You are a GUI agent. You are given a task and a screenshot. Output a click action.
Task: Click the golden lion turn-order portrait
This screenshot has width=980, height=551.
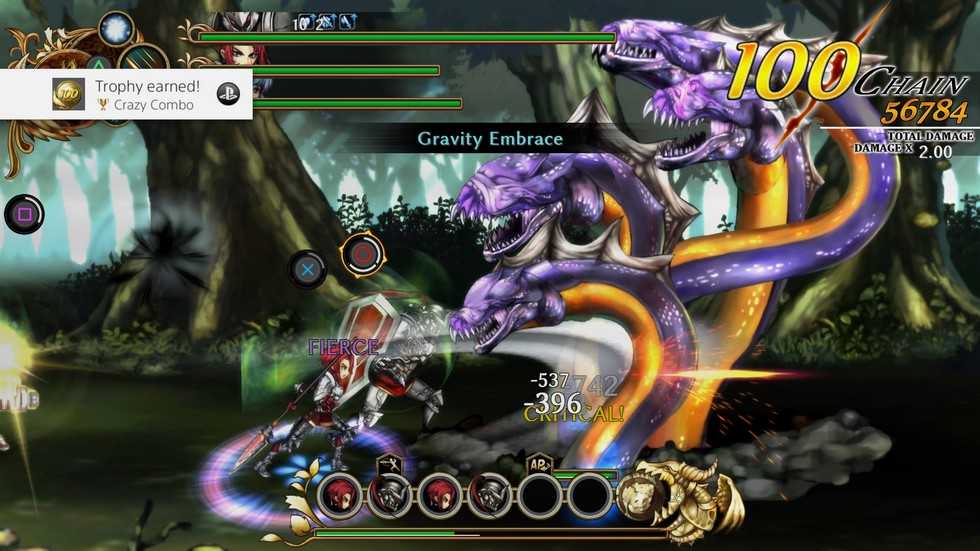(x=641, y=494)
